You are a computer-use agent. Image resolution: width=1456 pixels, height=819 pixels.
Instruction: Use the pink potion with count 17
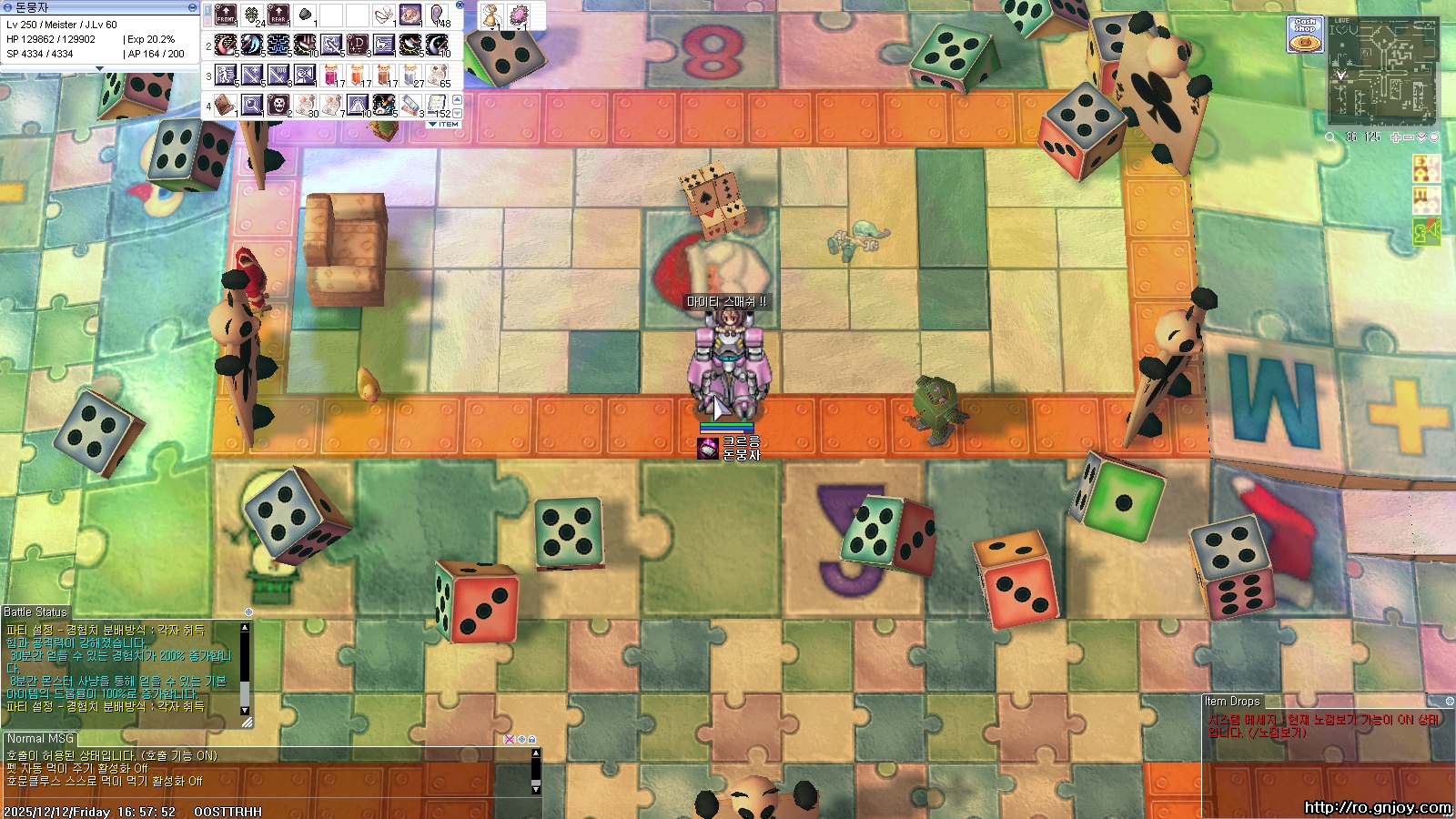coord(331,76)
